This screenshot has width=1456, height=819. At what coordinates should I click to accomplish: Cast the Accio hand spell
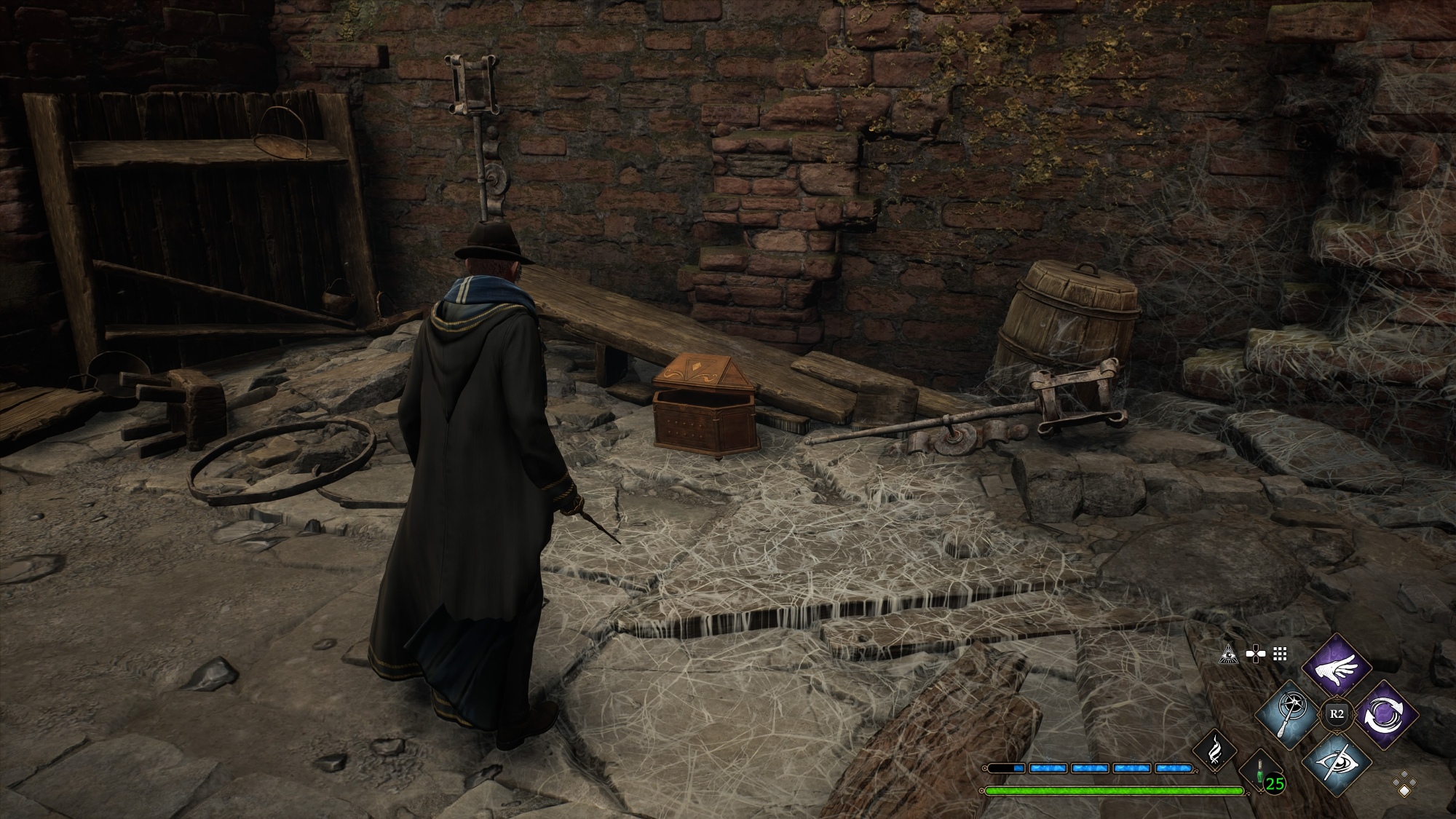[1336, 667]
